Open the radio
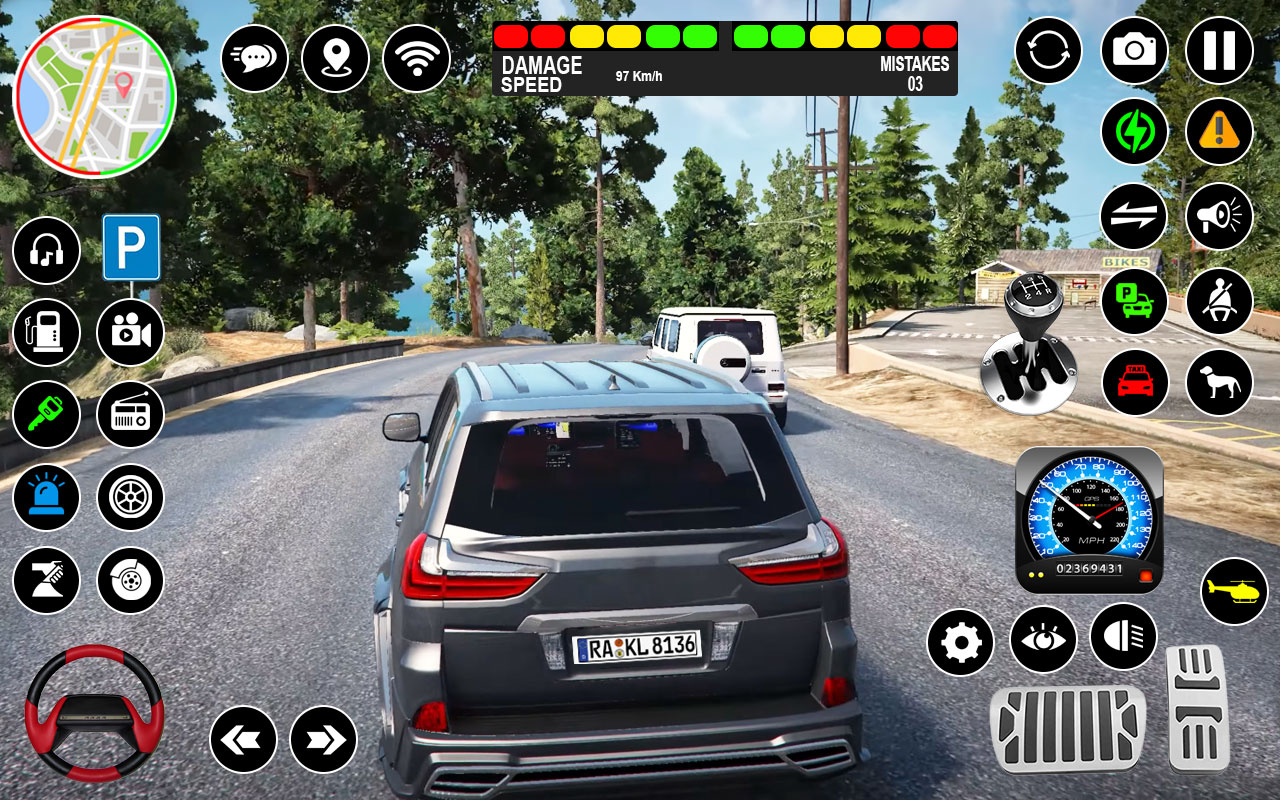The image size is (1280, 800). pos(130,414)
